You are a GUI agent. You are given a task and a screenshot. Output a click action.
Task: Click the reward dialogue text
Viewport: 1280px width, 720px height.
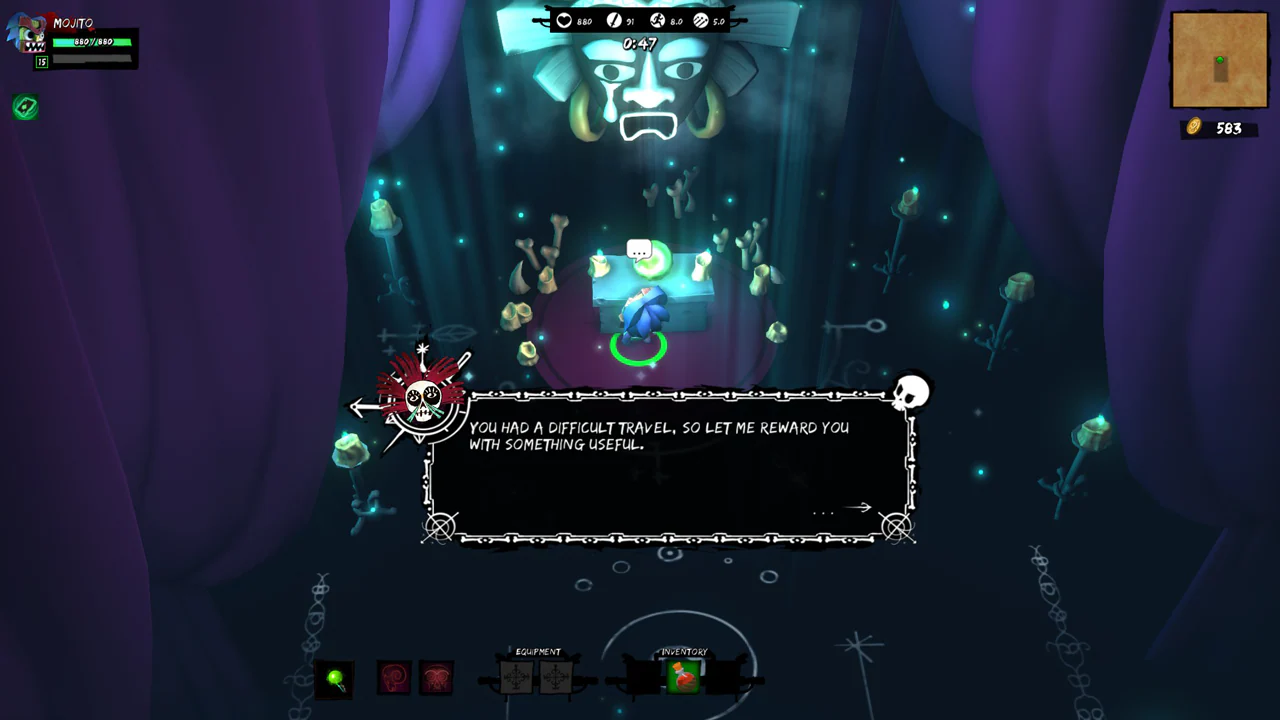(658, 436)
